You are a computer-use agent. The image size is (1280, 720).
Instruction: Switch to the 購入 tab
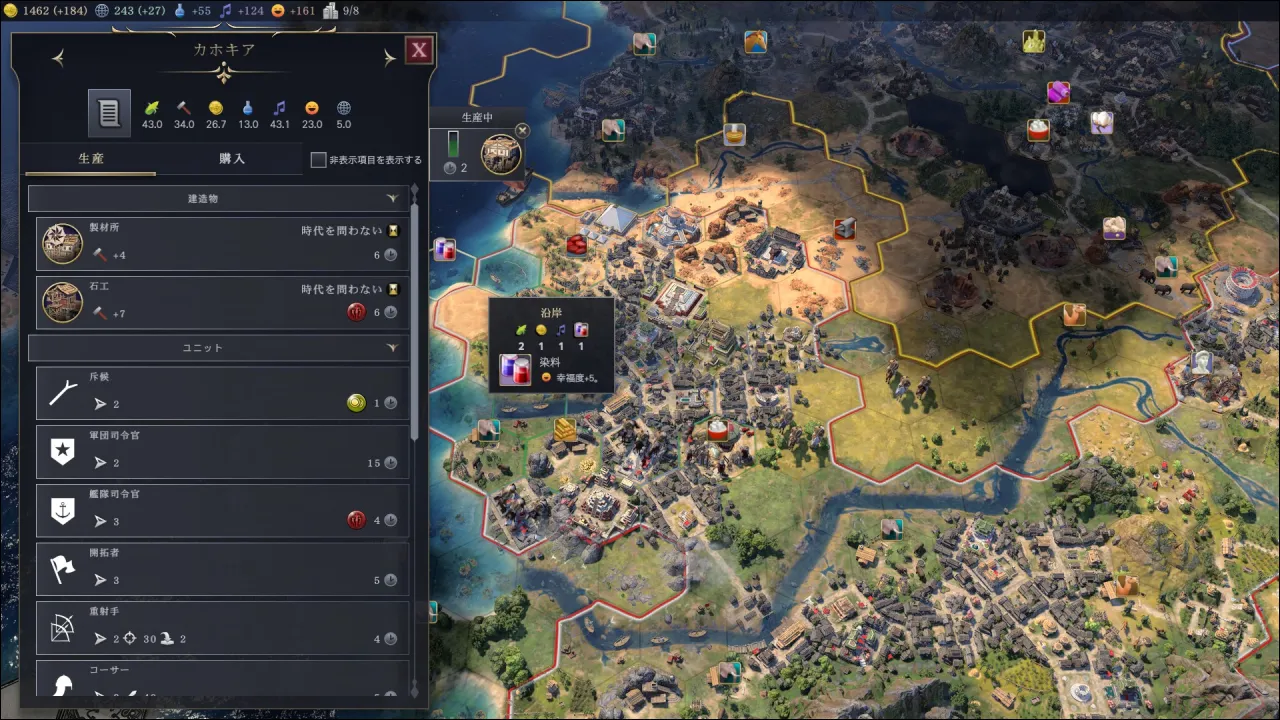(232, 159)
